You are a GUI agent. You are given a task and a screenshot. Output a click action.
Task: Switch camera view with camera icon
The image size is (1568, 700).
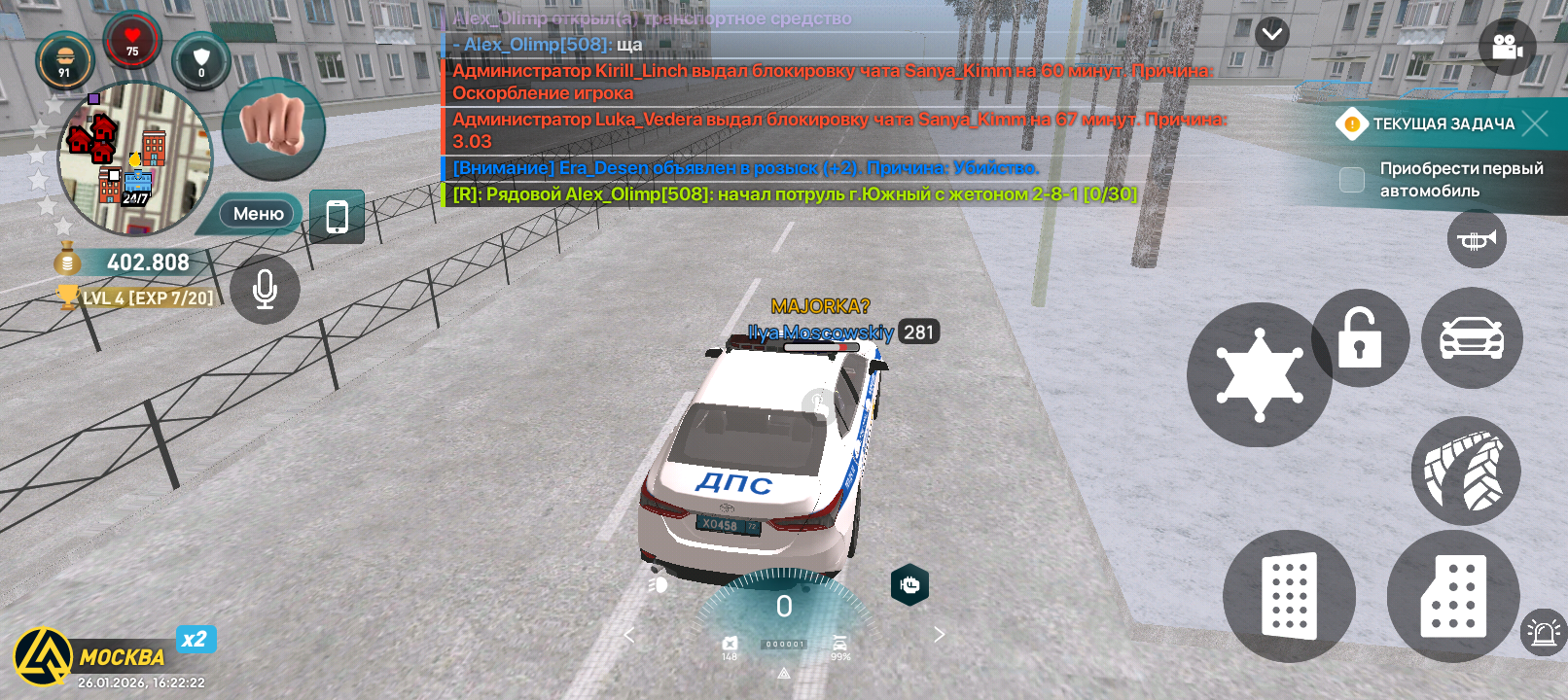click(1507, 47)
